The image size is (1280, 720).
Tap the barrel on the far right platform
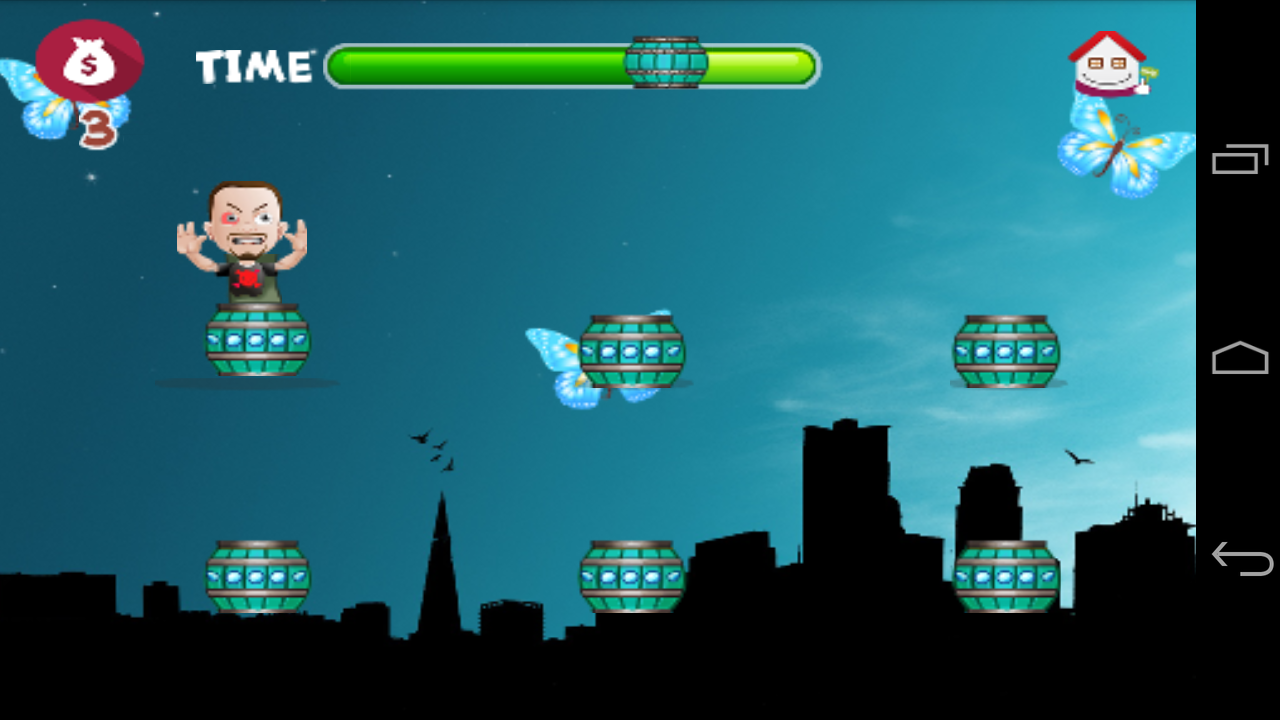pyautogui.click(x=1006, y=350)
